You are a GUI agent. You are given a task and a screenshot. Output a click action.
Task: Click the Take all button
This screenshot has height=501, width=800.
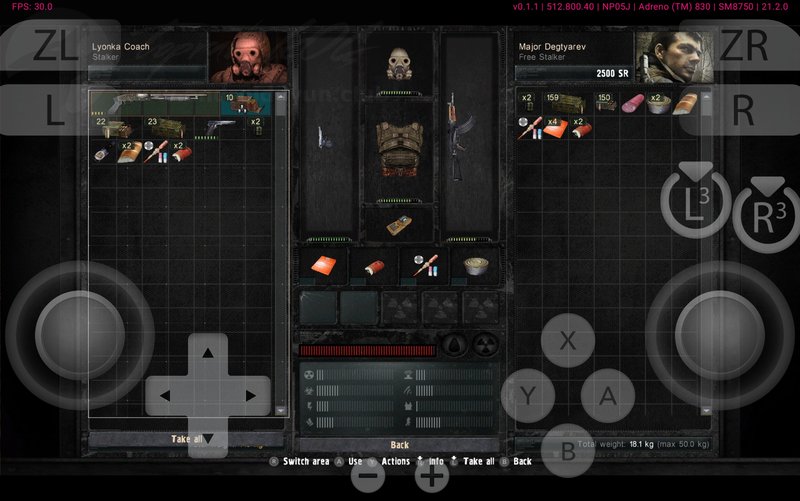(x=187, y=439)
